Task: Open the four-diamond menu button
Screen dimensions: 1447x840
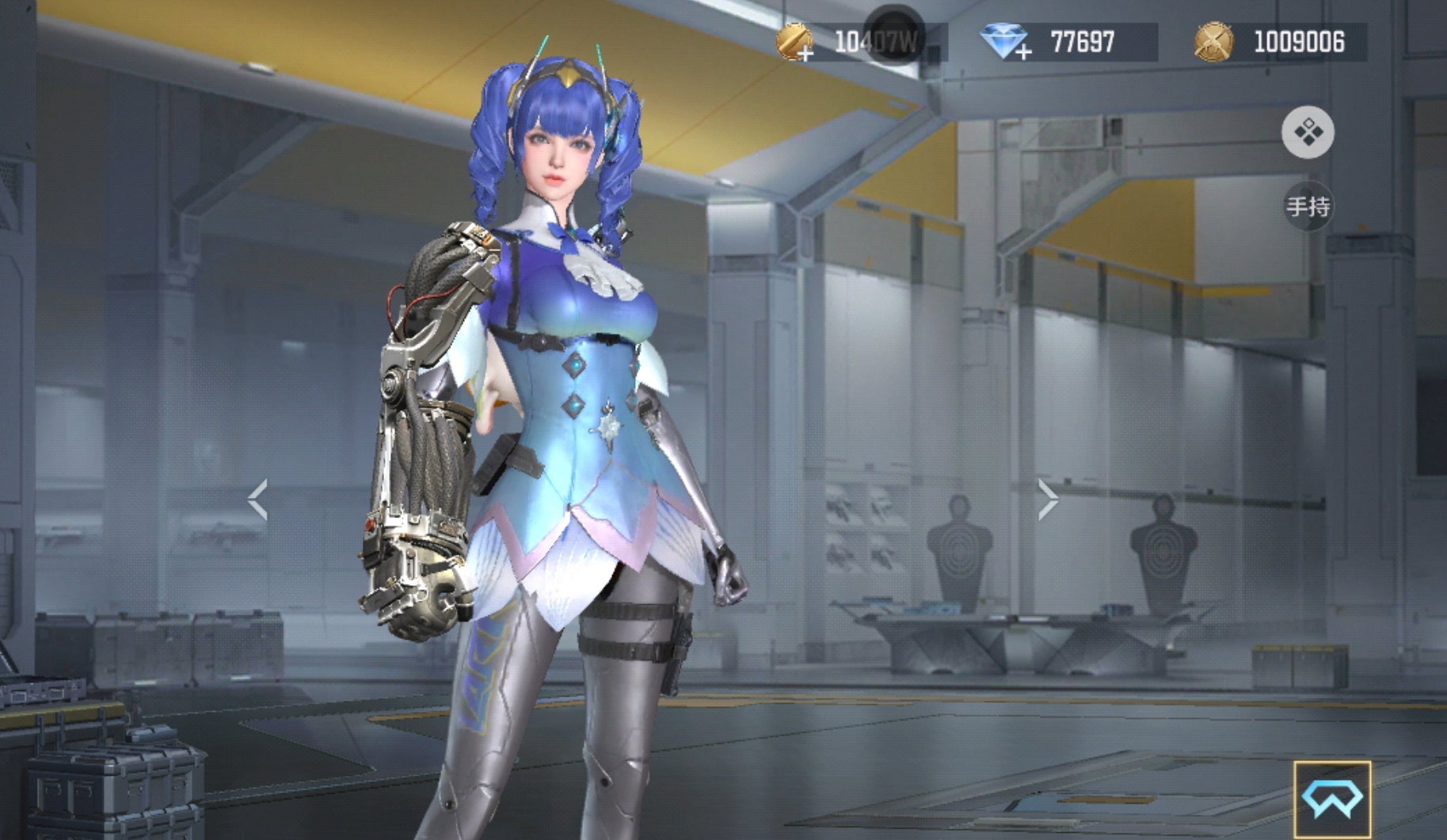Action: pos(1308,132)
